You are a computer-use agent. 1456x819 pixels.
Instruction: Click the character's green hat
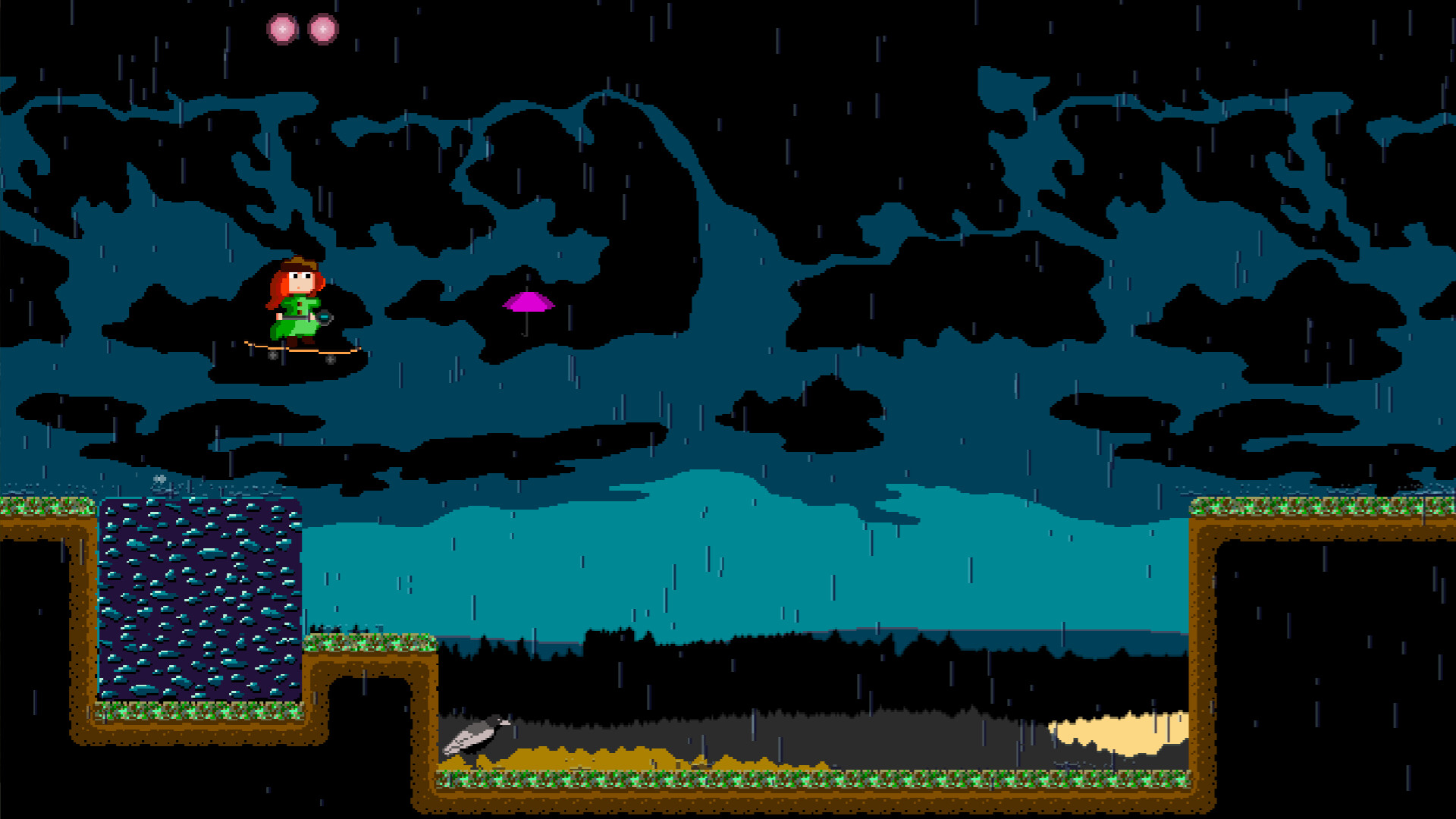[297, 264]
